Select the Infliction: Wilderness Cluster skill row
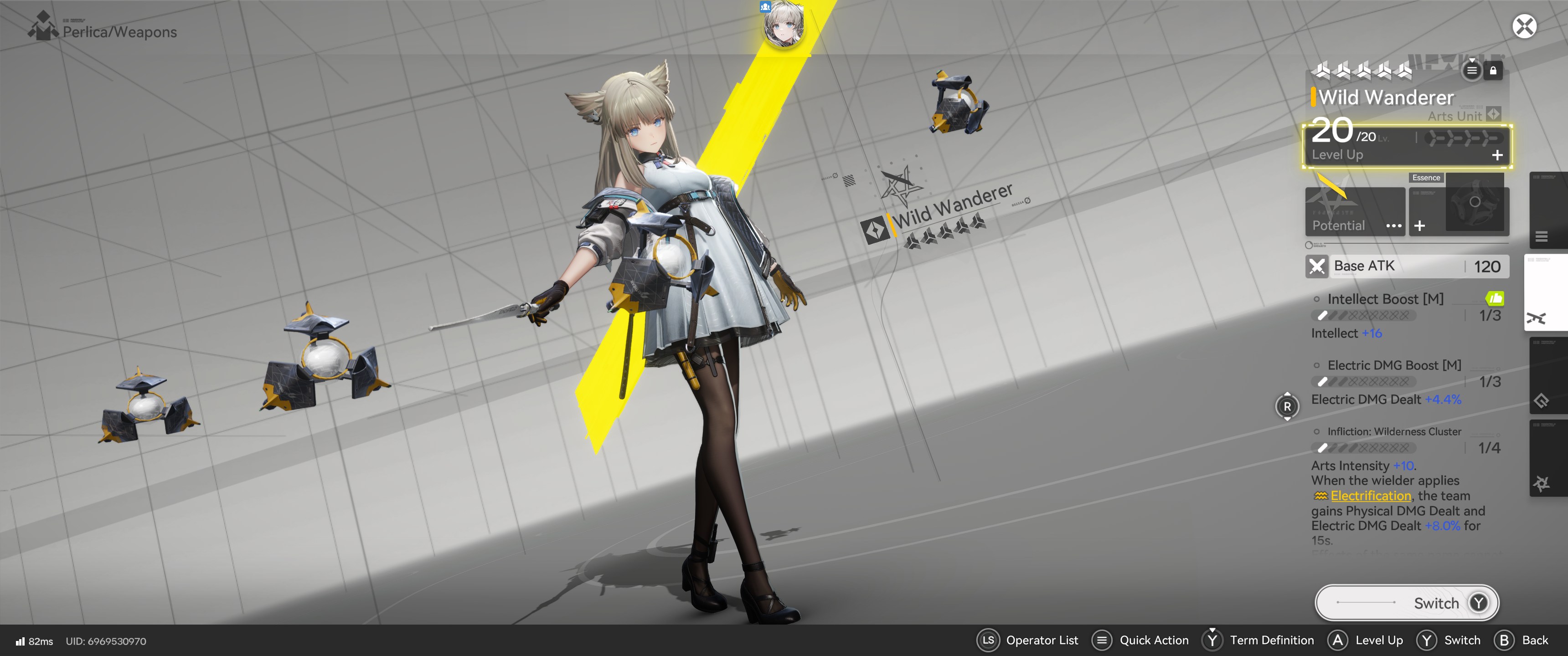Image resolution: width=1568 pixels, height=656 pixels. (x=1394, y=431)
